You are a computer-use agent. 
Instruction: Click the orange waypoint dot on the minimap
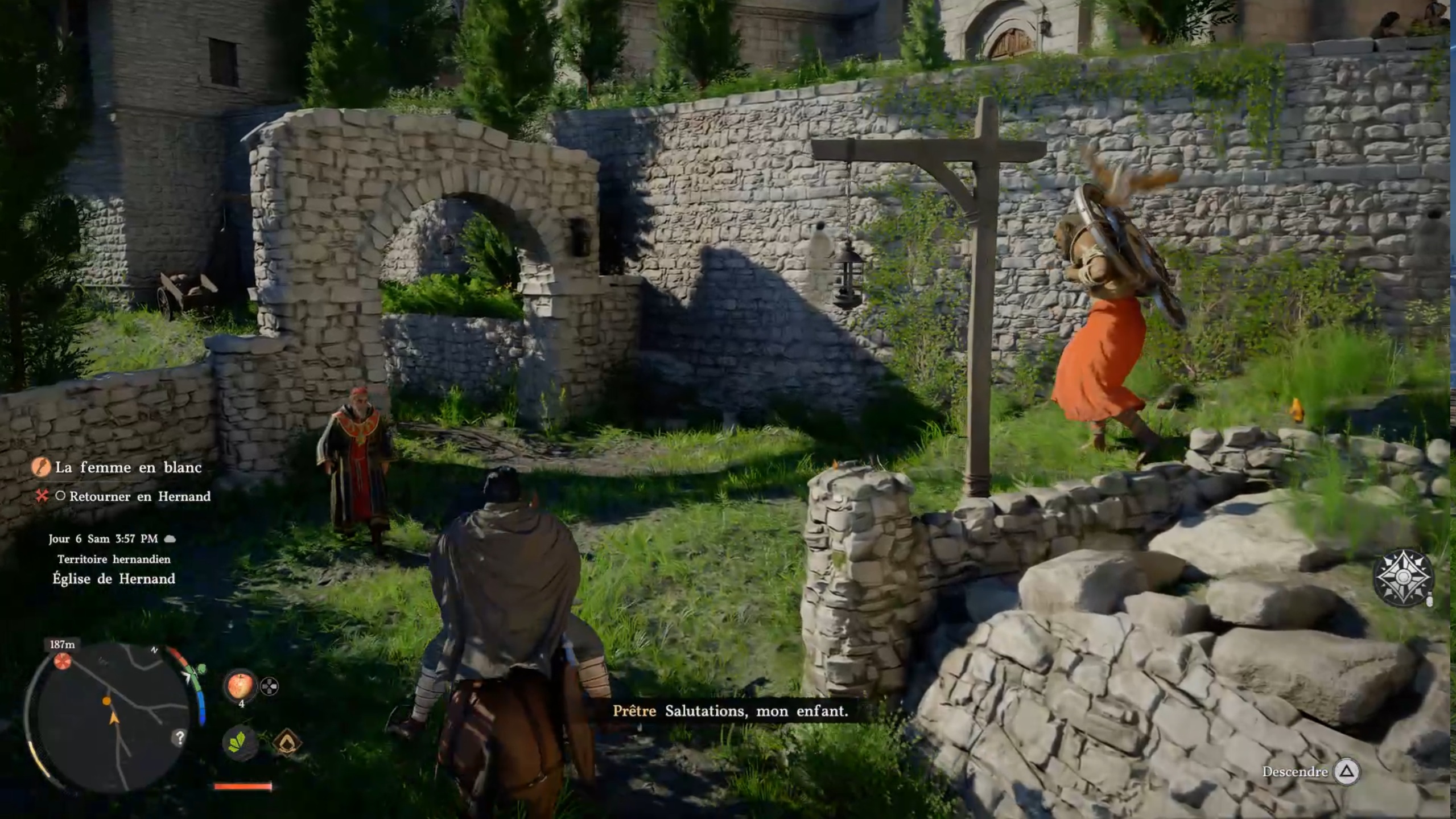click(x=106, y=701)
